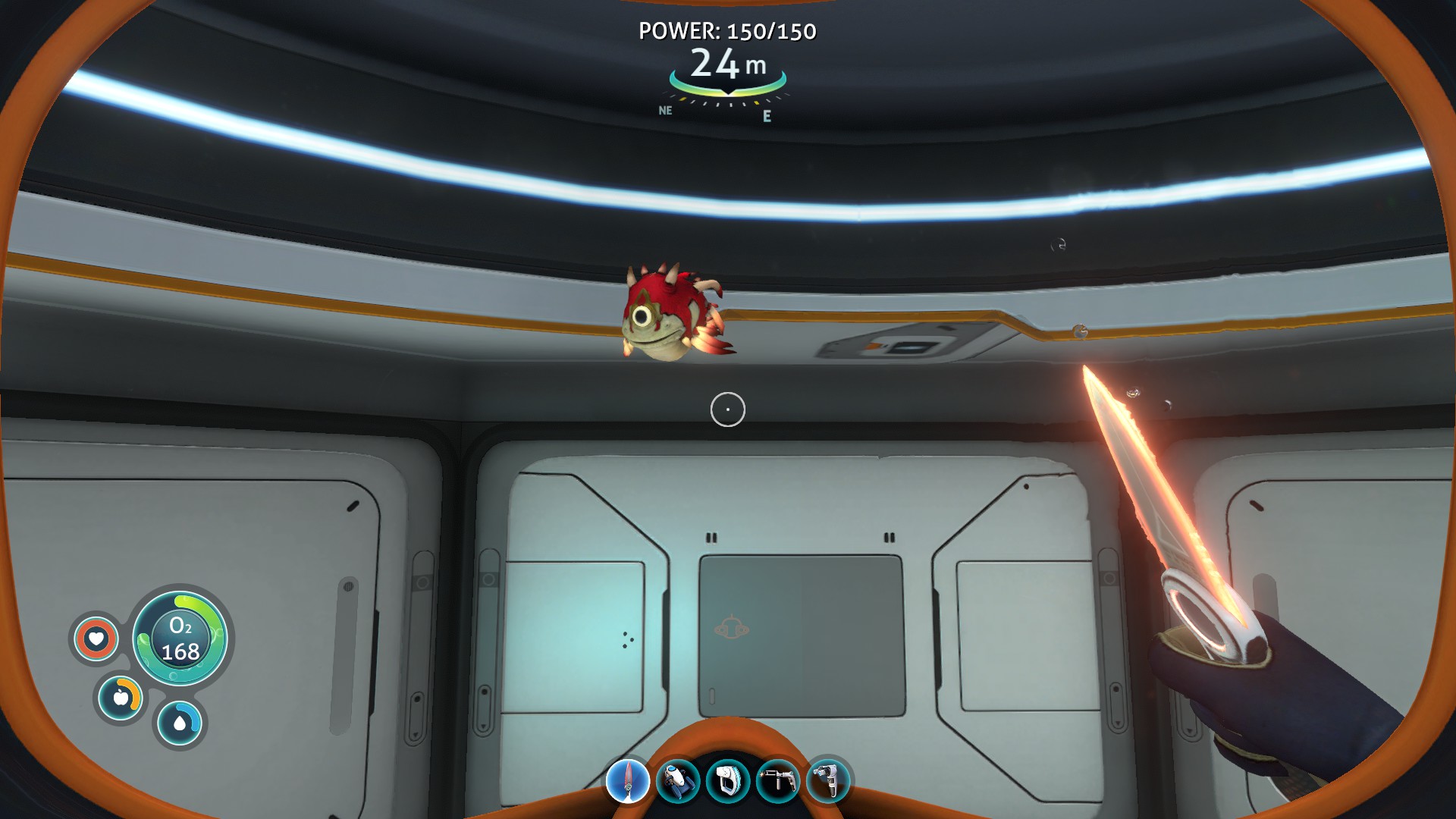Switch to the repair tool welder
Screen dimensions: 1456x819
[778, 781]
